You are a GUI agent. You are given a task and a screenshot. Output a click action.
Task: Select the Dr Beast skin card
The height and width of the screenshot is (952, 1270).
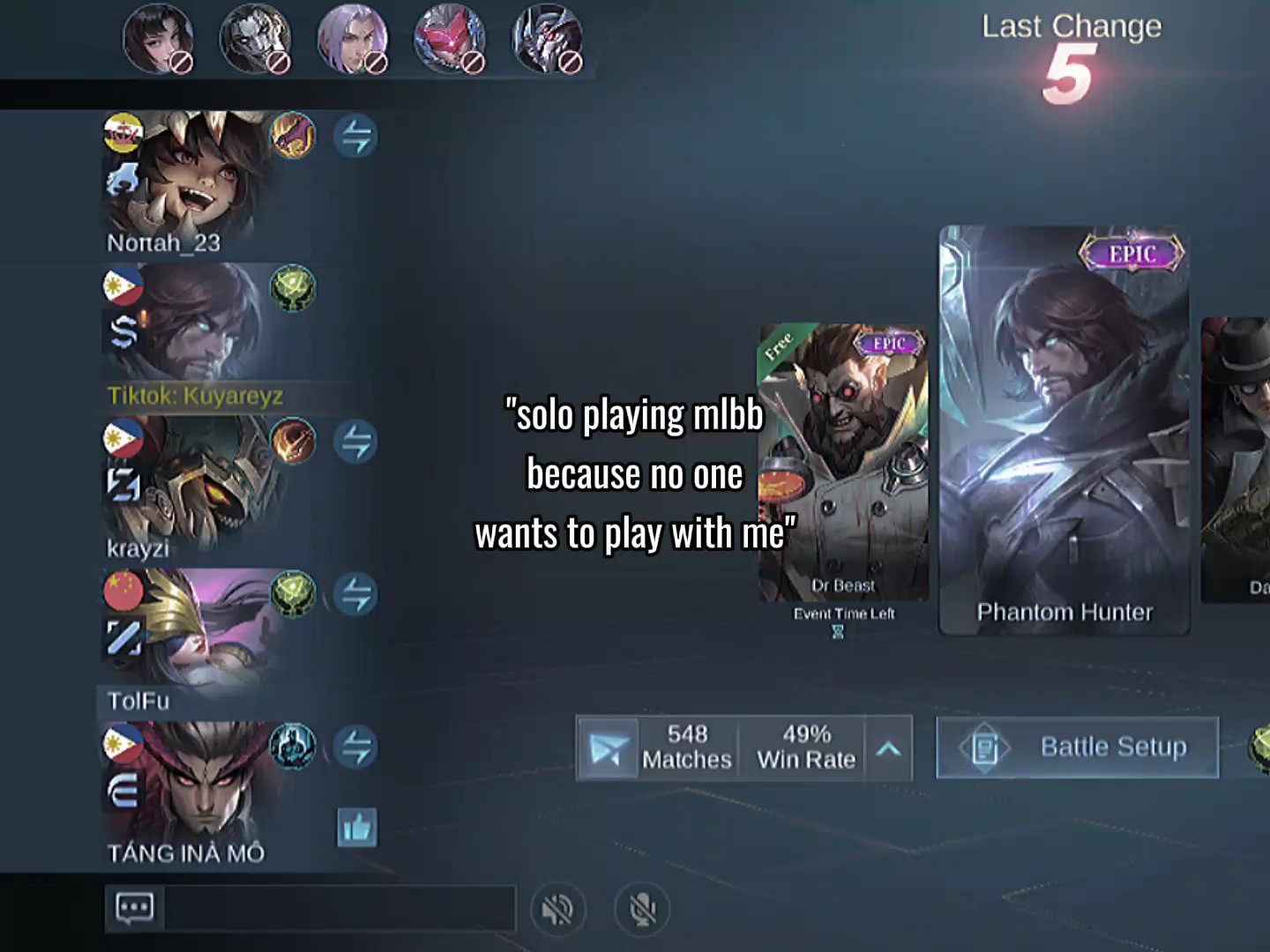[x=843, y=461]
